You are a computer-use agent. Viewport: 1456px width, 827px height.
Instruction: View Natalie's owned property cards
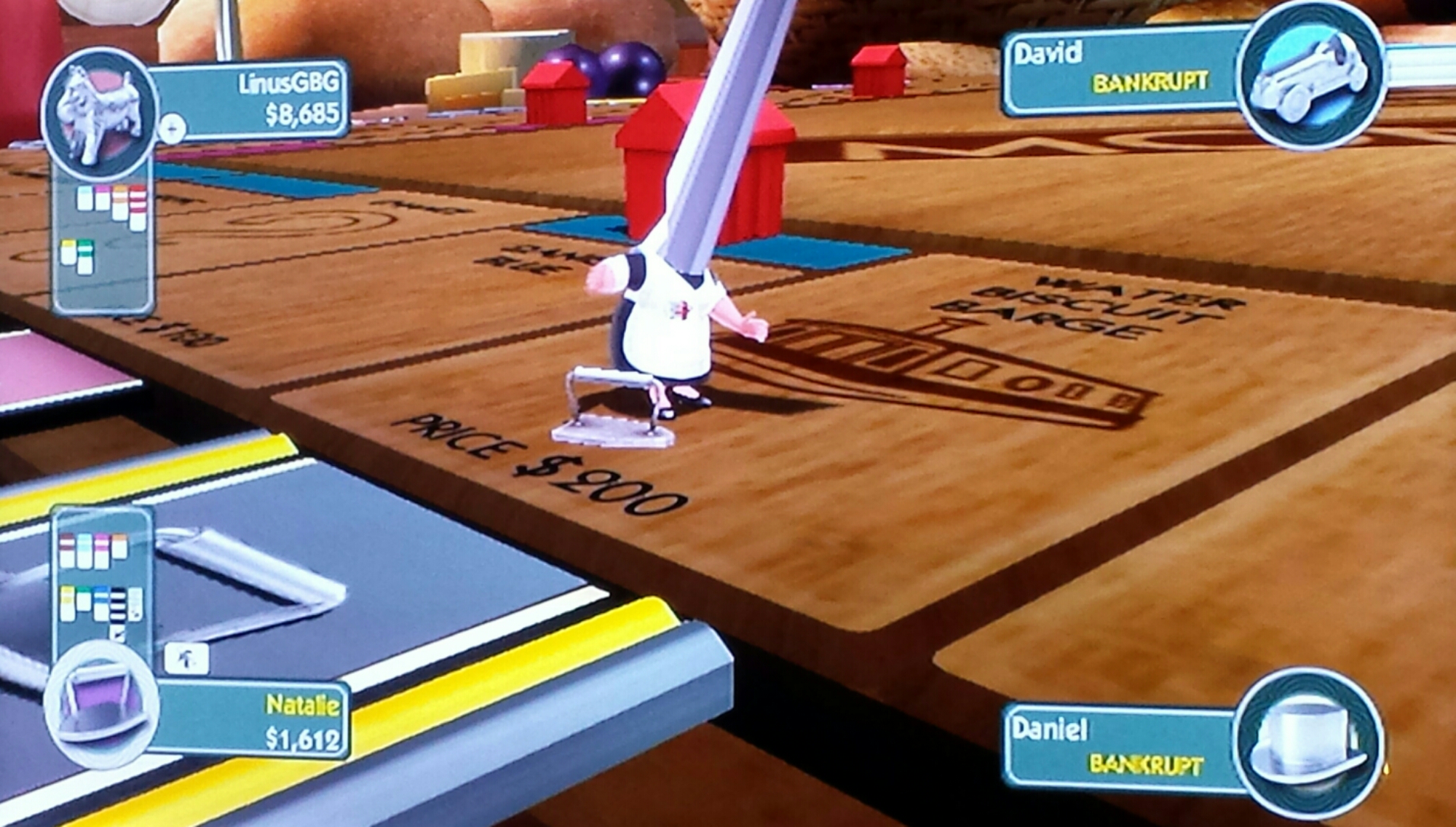(102, 582)
